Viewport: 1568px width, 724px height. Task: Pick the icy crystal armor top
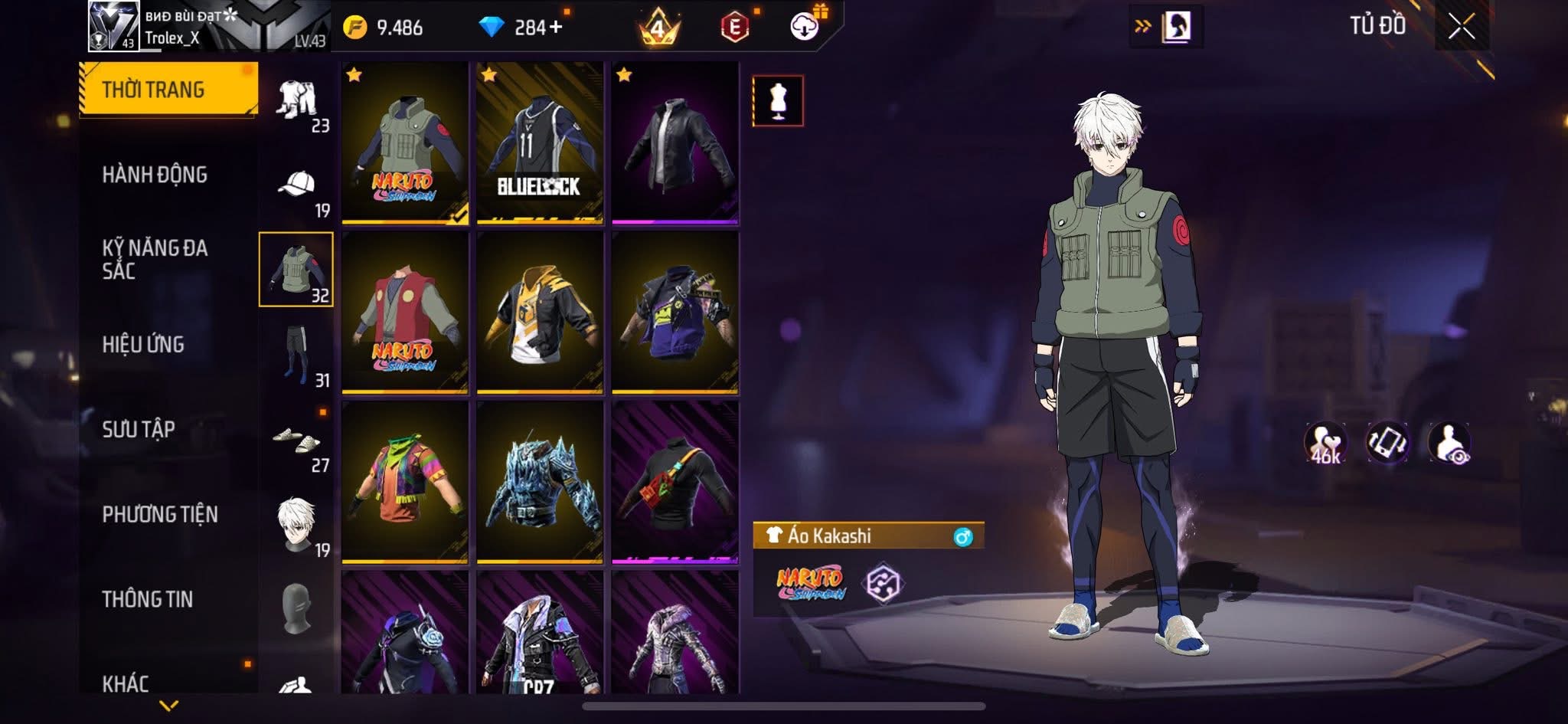540,483
